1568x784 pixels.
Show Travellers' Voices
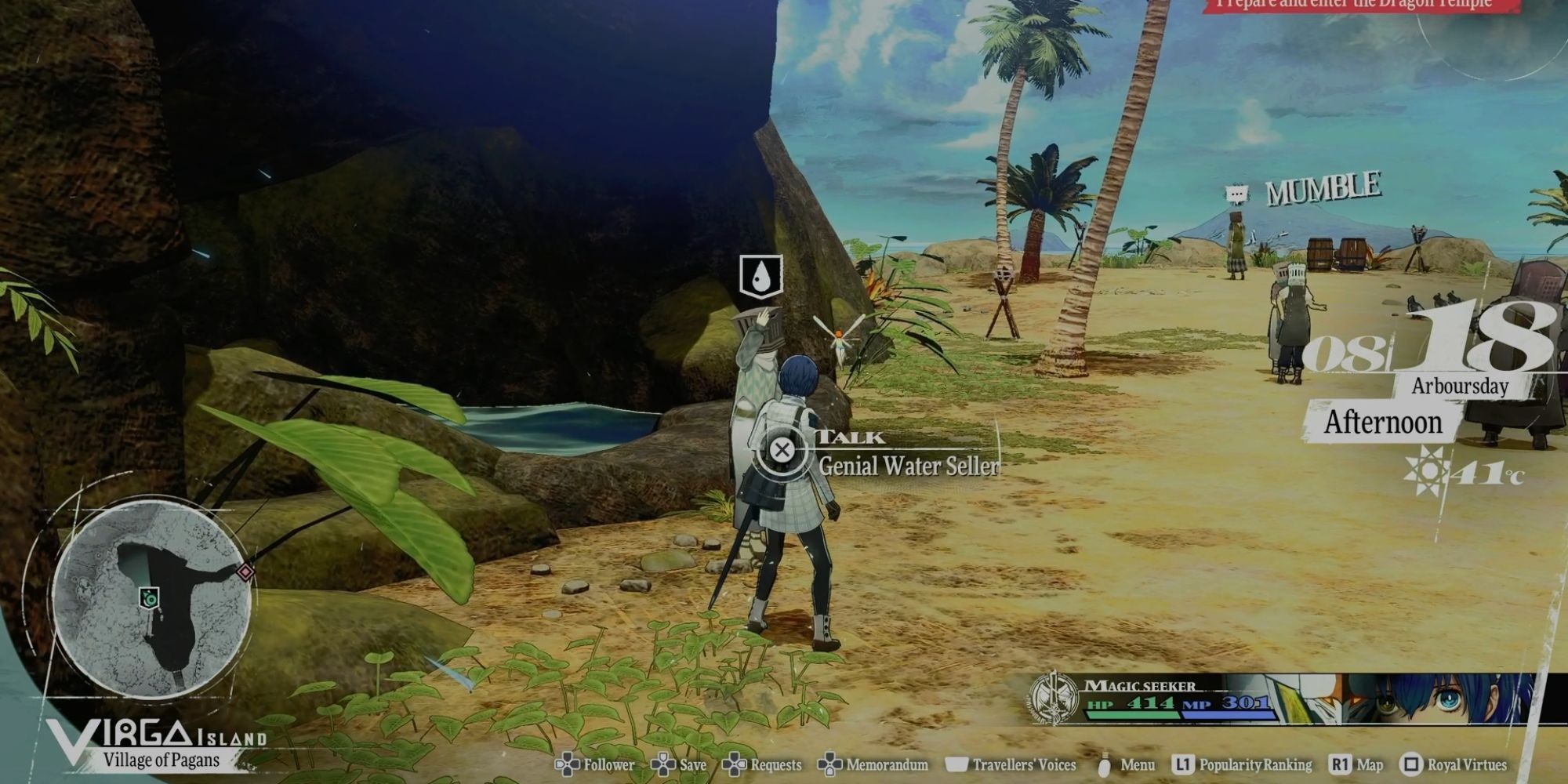tap(1023, 764)
